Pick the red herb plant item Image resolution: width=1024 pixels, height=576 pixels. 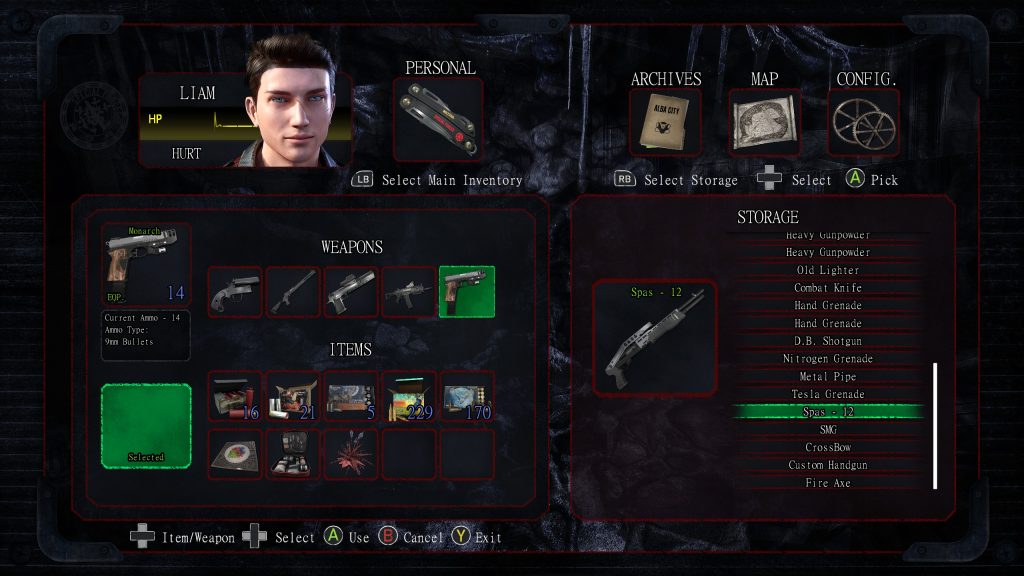351,454
